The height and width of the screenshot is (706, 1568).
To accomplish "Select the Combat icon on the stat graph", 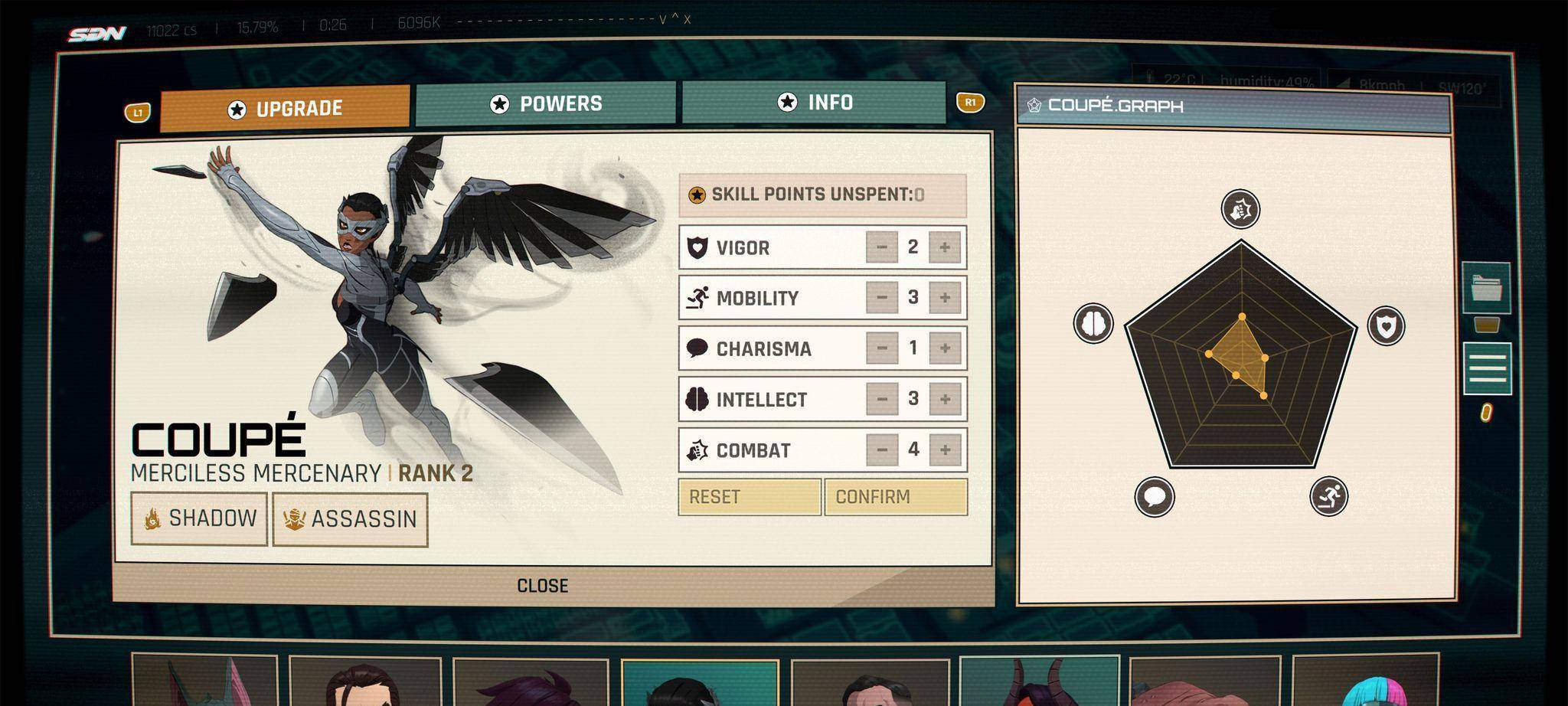I will (1240, 209).
